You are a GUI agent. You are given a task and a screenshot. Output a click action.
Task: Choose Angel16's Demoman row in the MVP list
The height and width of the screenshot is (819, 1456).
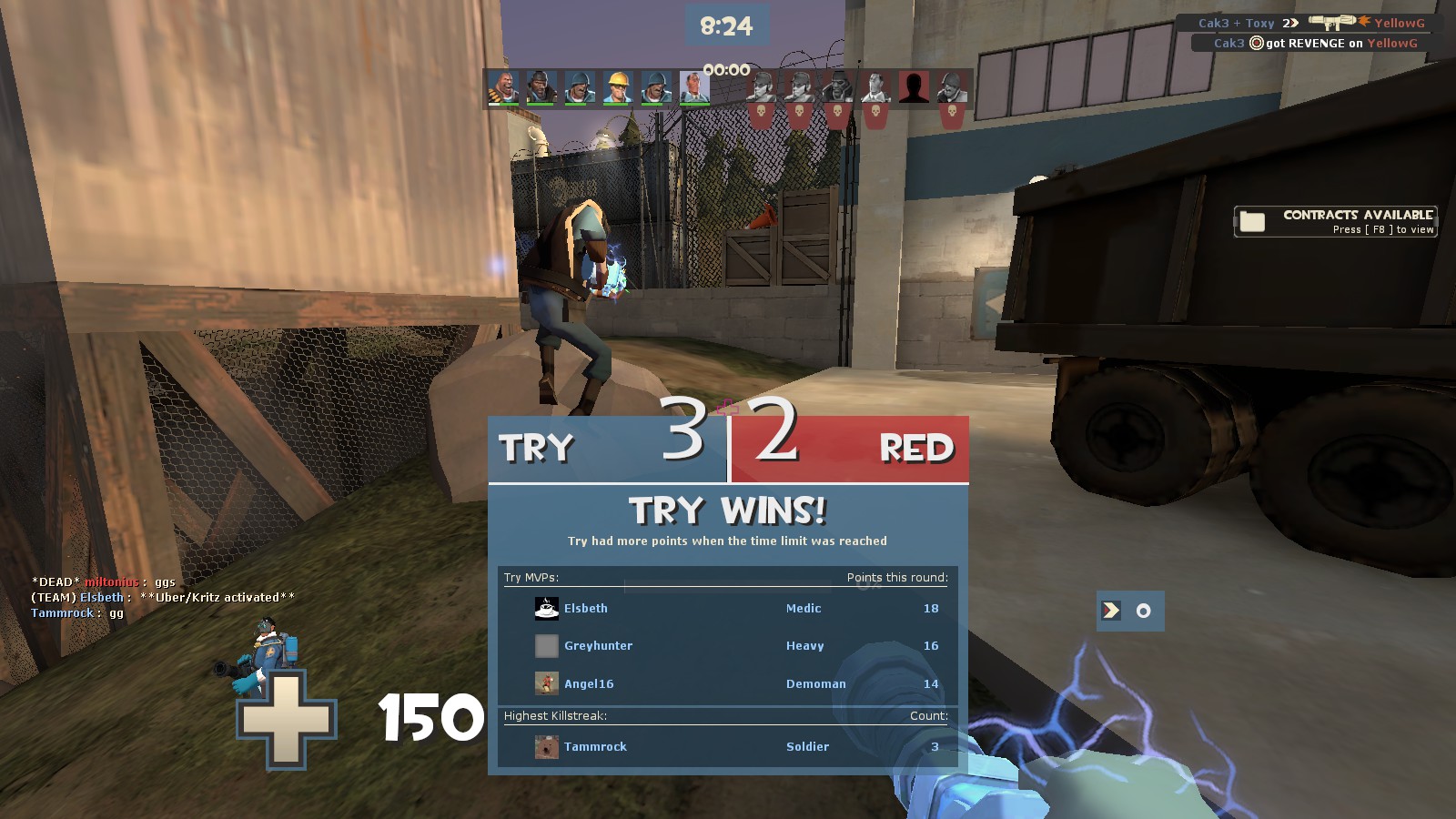728,684
